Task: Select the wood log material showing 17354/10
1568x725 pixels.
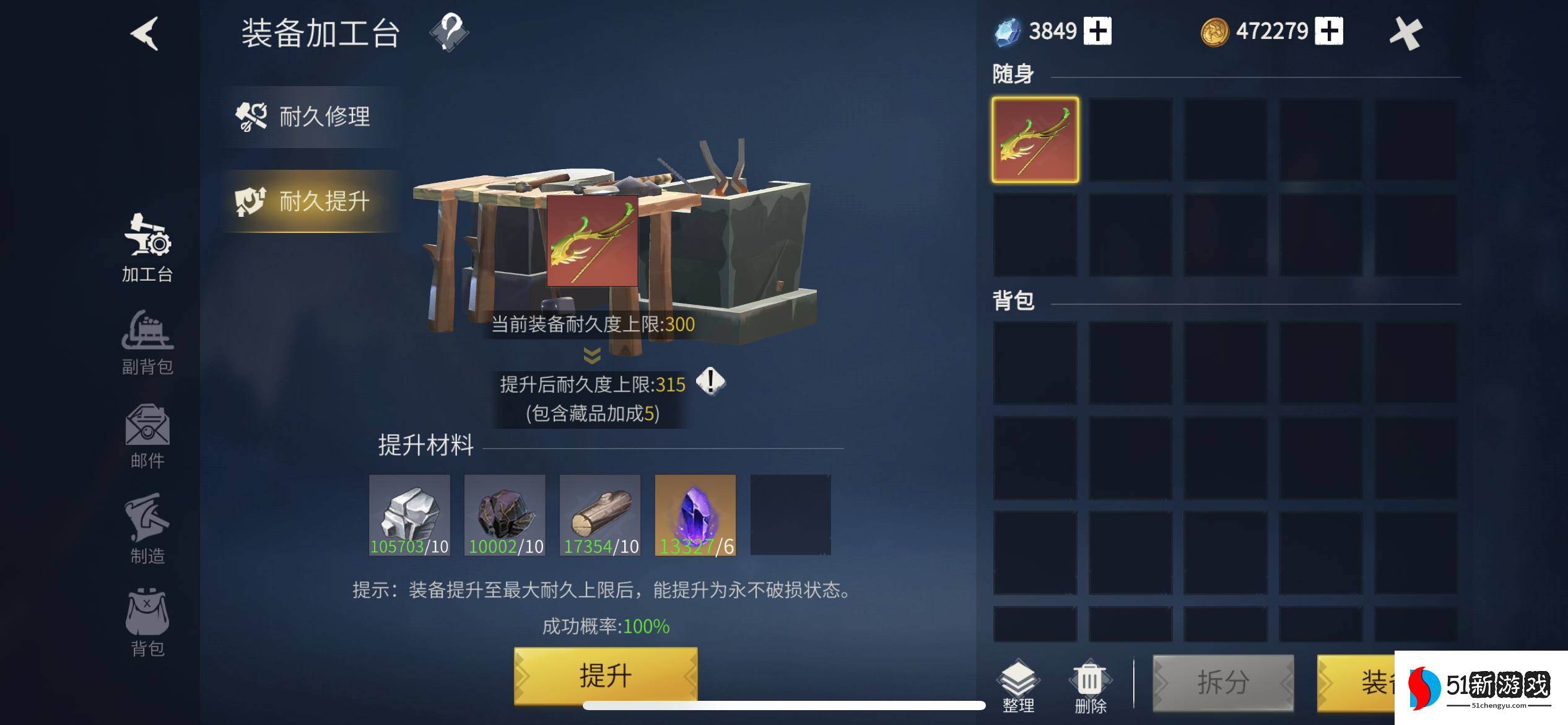Action: point(599,515)
